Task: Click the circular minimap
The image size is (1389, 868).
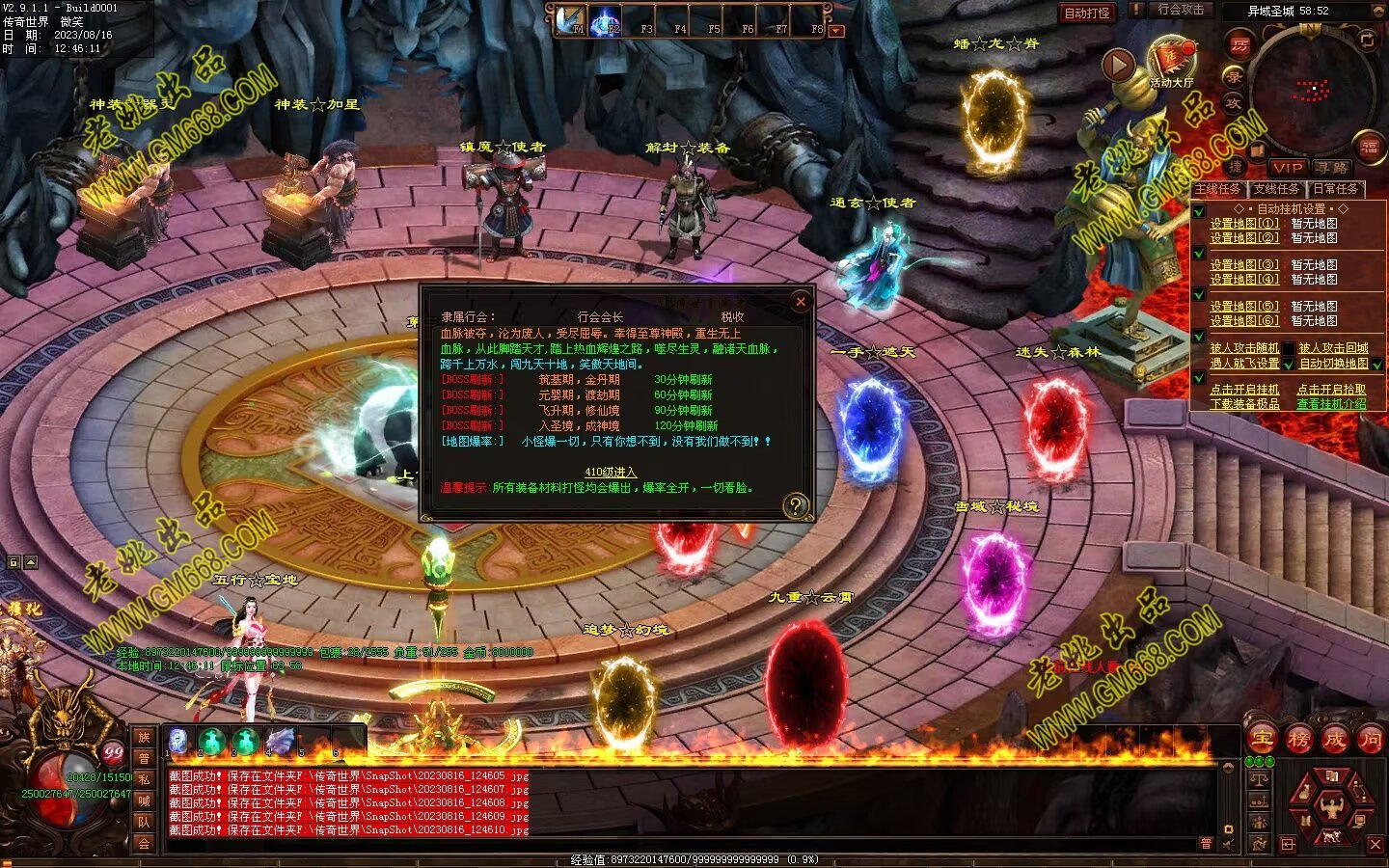Action: (x=1310, y=92)
